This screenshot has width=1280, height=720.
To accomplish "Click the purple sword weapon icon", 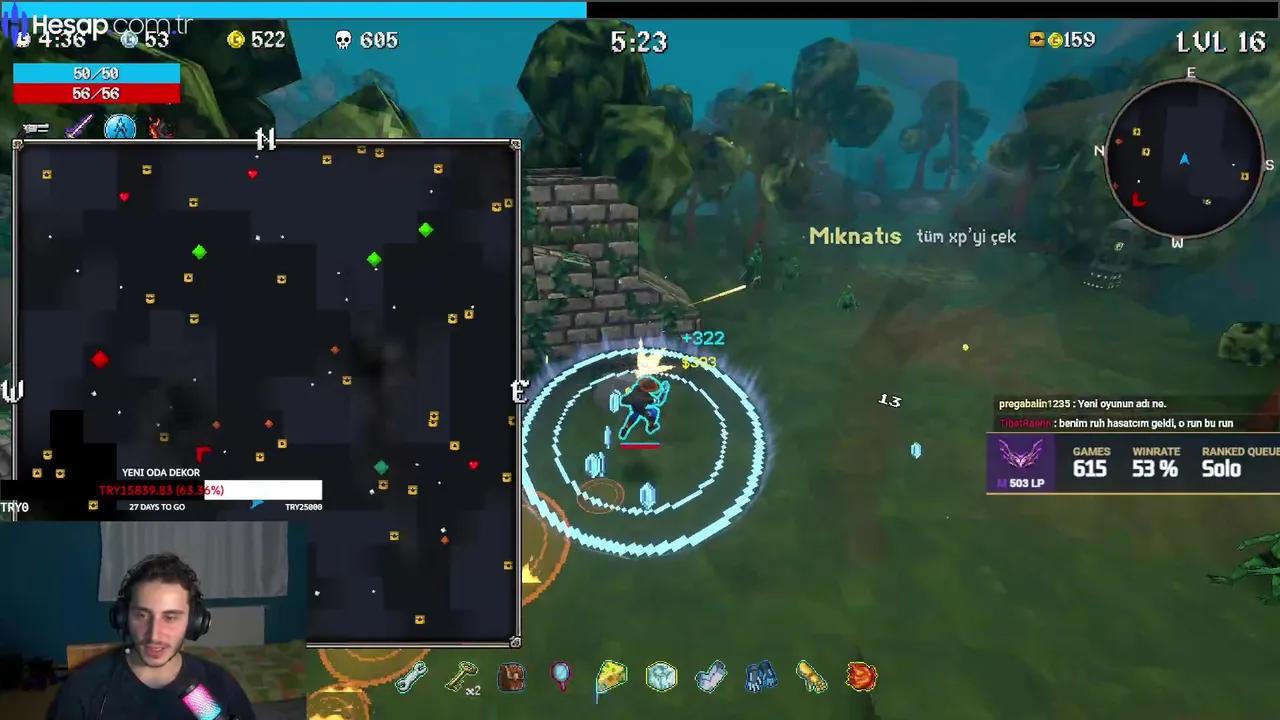I will click(80, 128).
